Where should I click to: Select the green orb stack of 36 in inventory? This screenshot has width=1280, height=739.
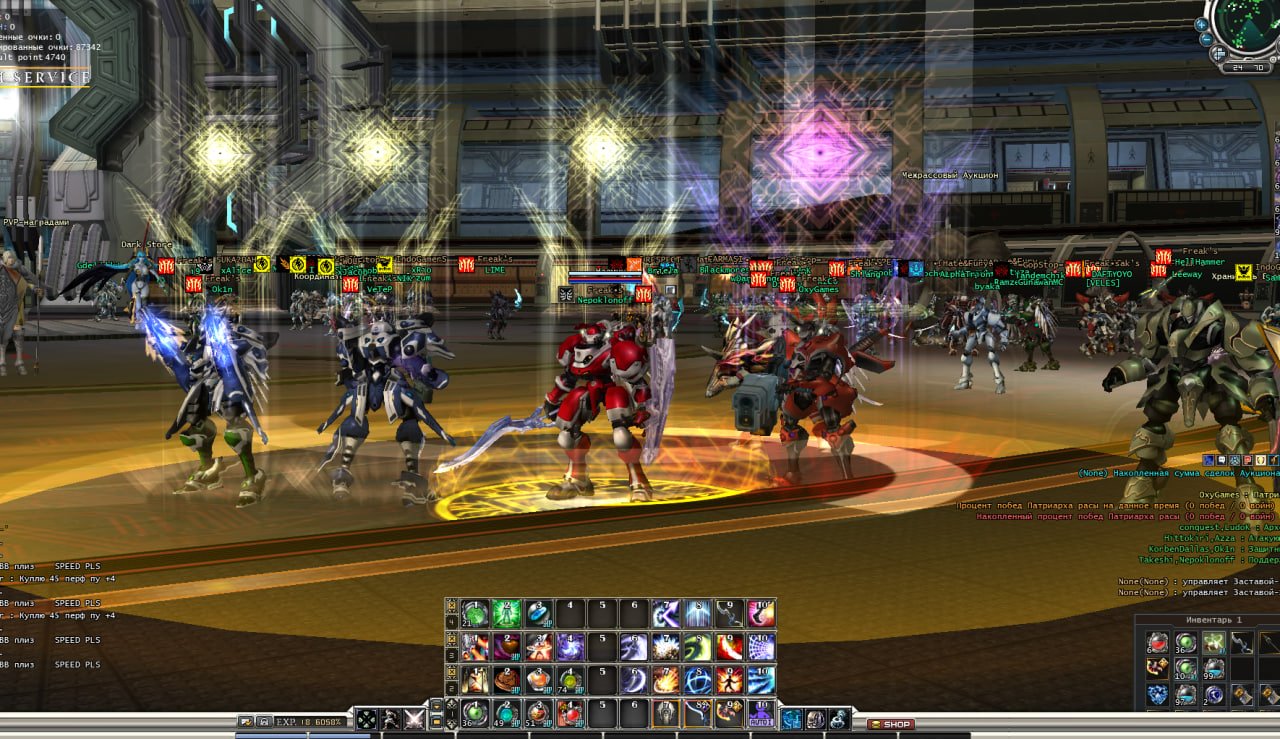click(1186, 642)
